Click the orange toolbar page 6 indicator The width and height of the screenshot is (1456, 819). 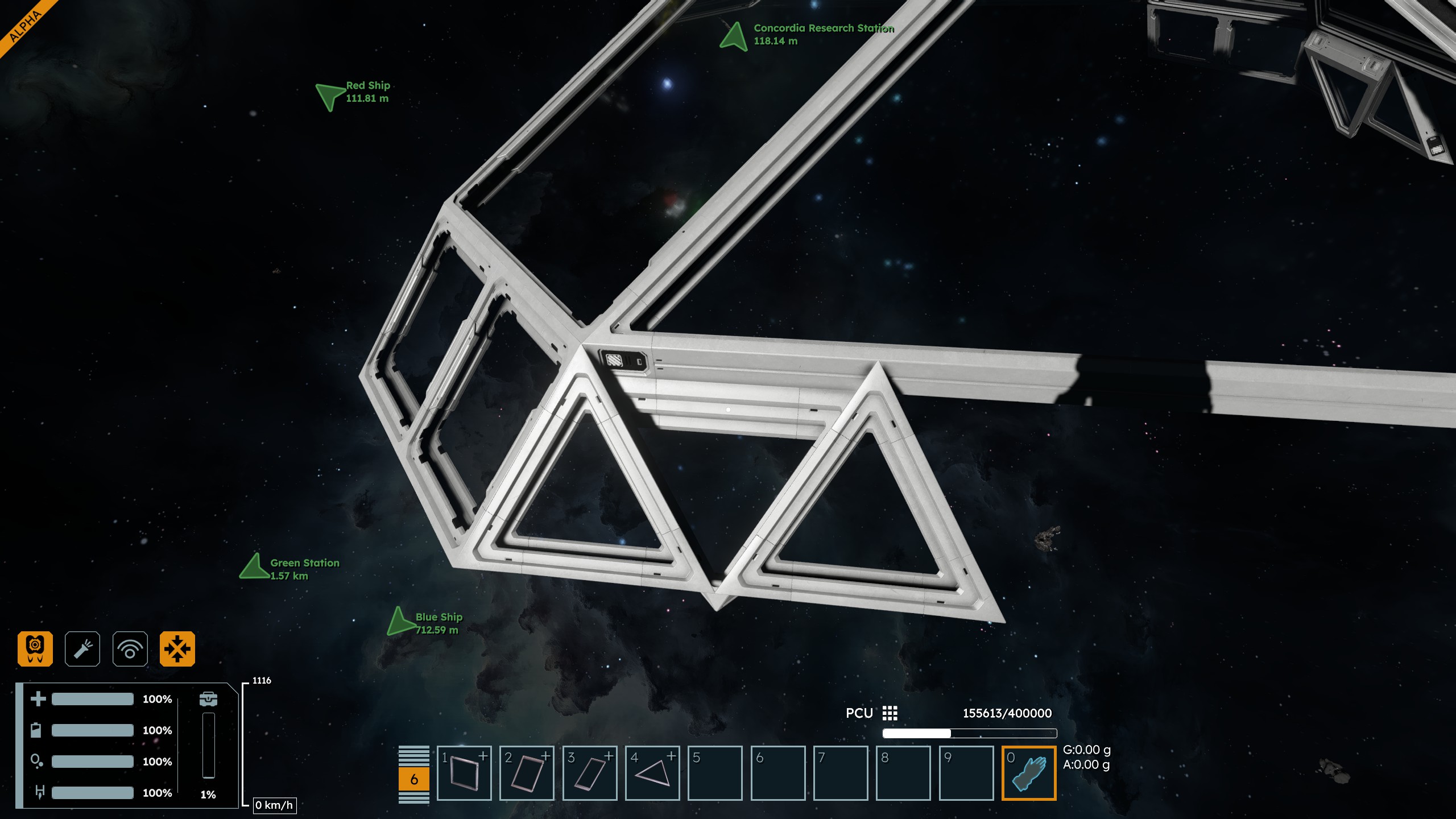pos(414,779)
